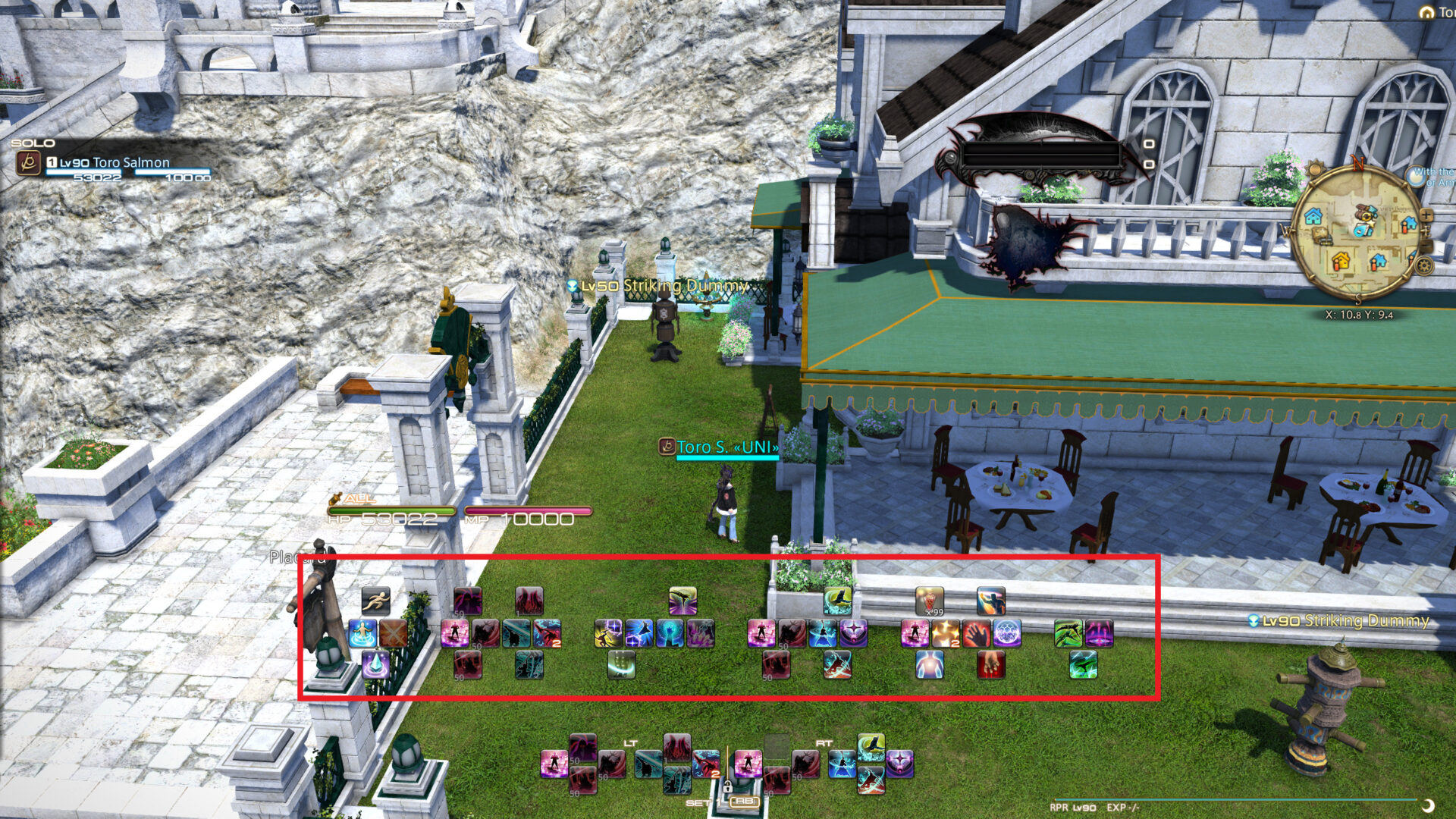Screen dimensions: 1456x819
Task: Click the minimap zoom-out minus button
Action: [1428, 244]
